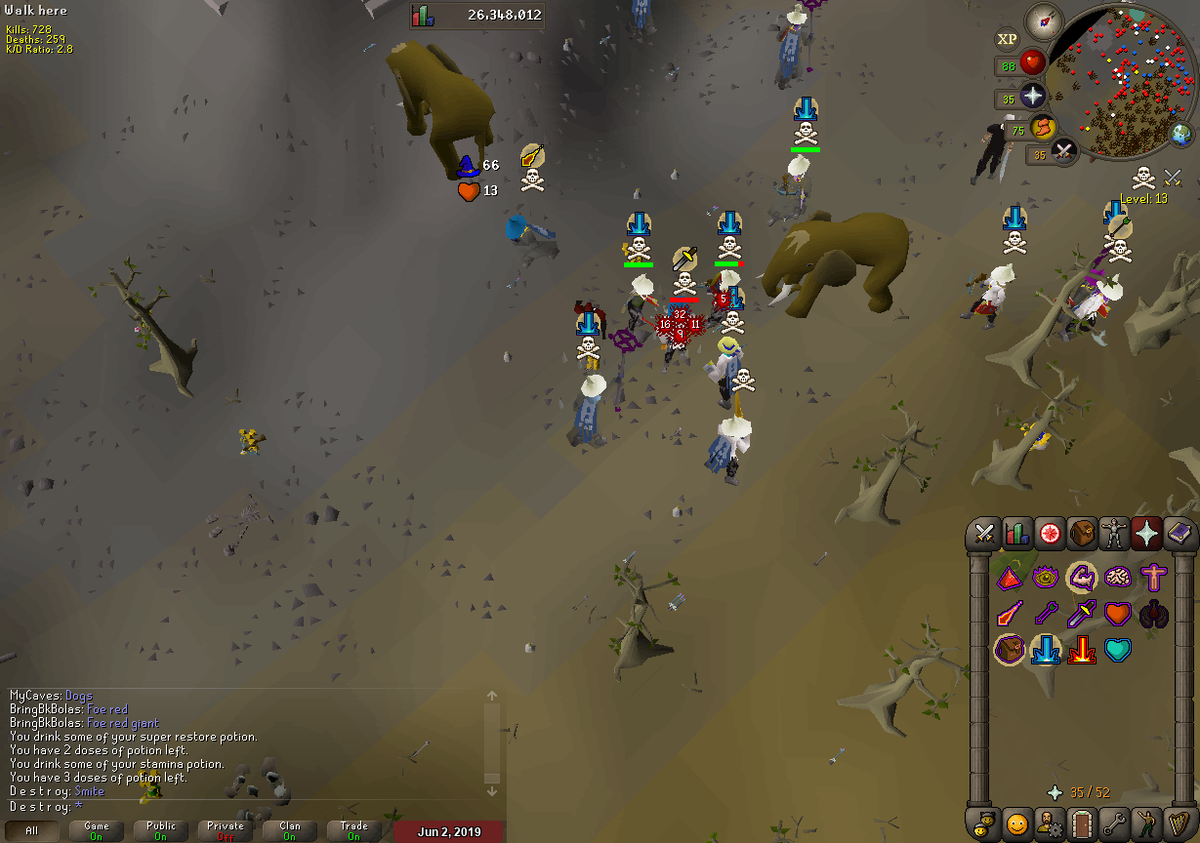The height and width of the screenshot is (843, 1200).
Task: Open the logout door tab
Action: 1082,824
